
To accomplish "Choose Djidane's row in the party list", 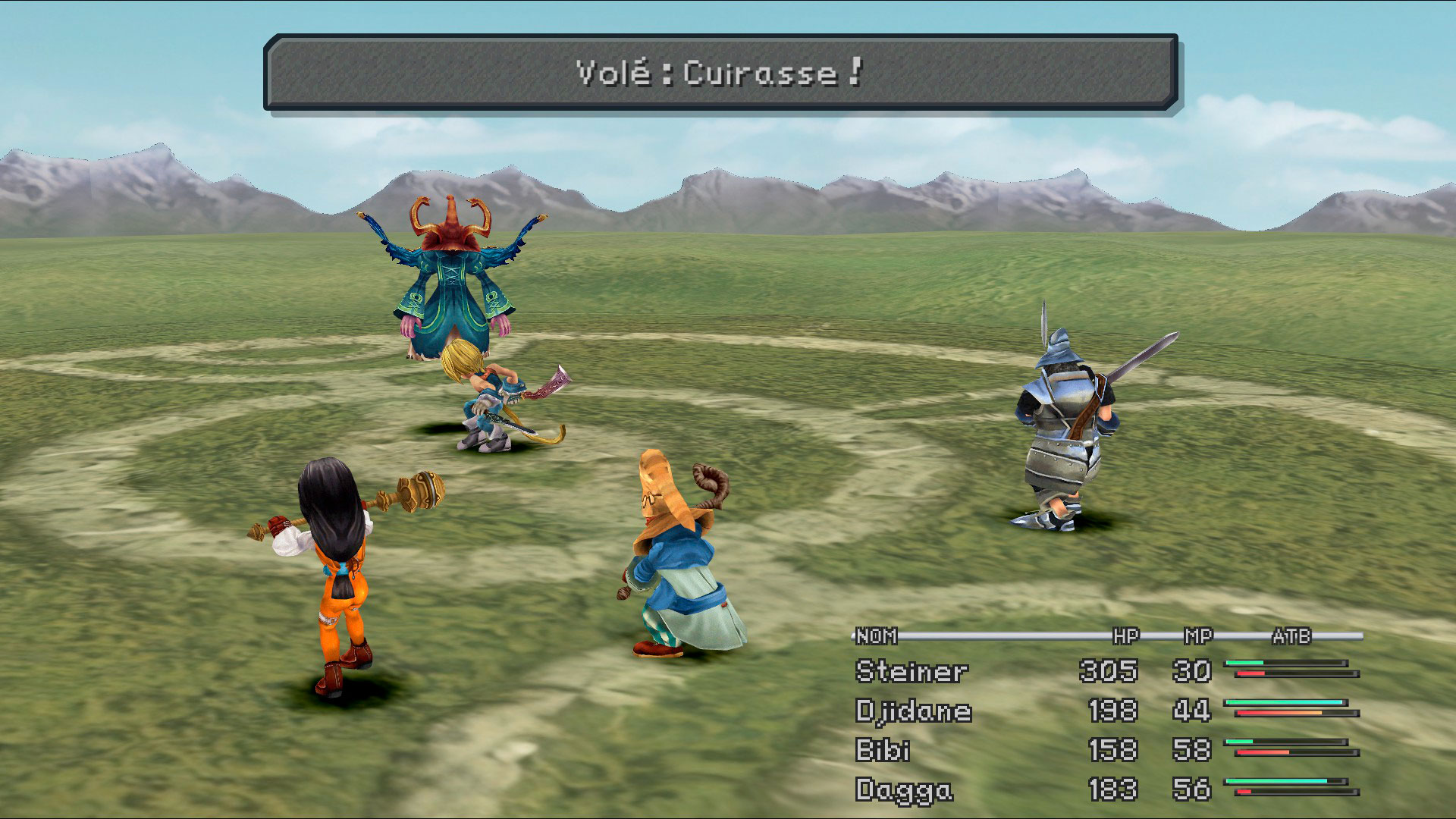I will tap(913, 711).
